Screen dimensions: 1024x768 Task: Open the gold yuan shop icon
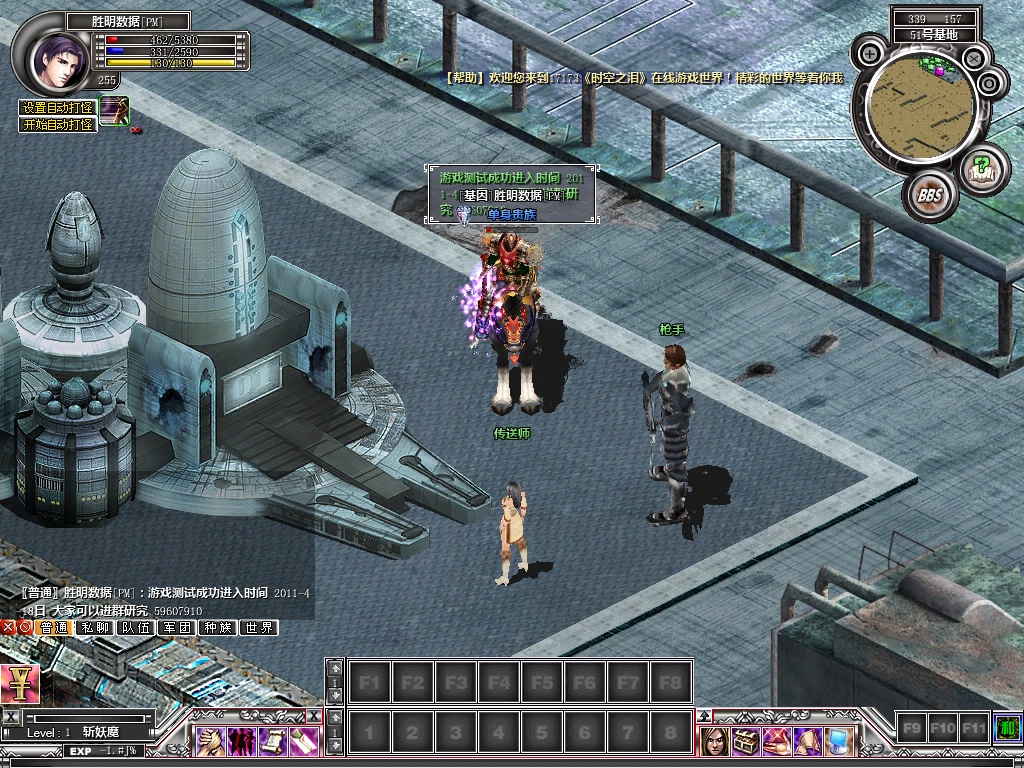(19, 684)
